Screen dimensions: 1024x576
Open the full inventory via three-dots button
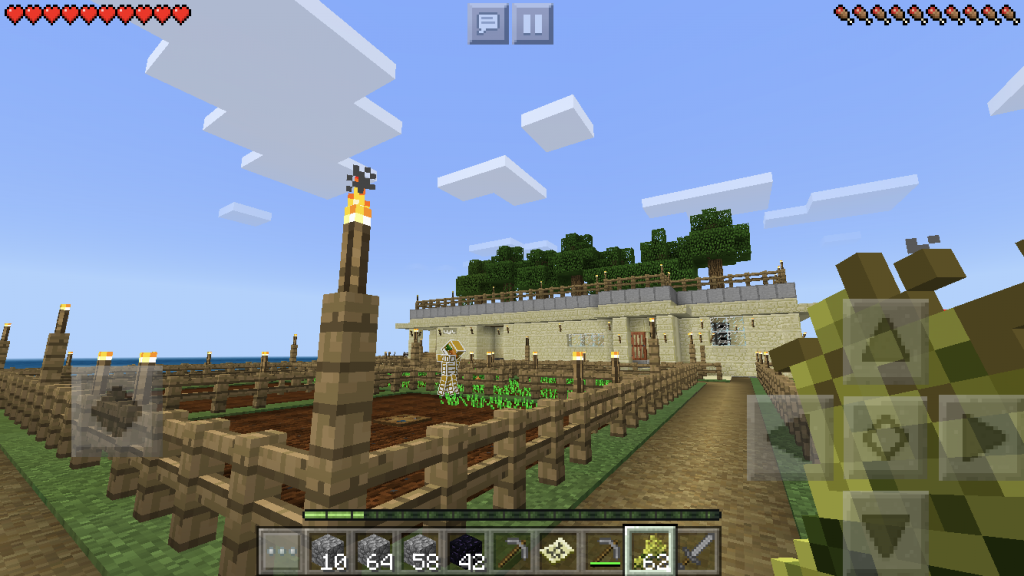tap(281, 551)
